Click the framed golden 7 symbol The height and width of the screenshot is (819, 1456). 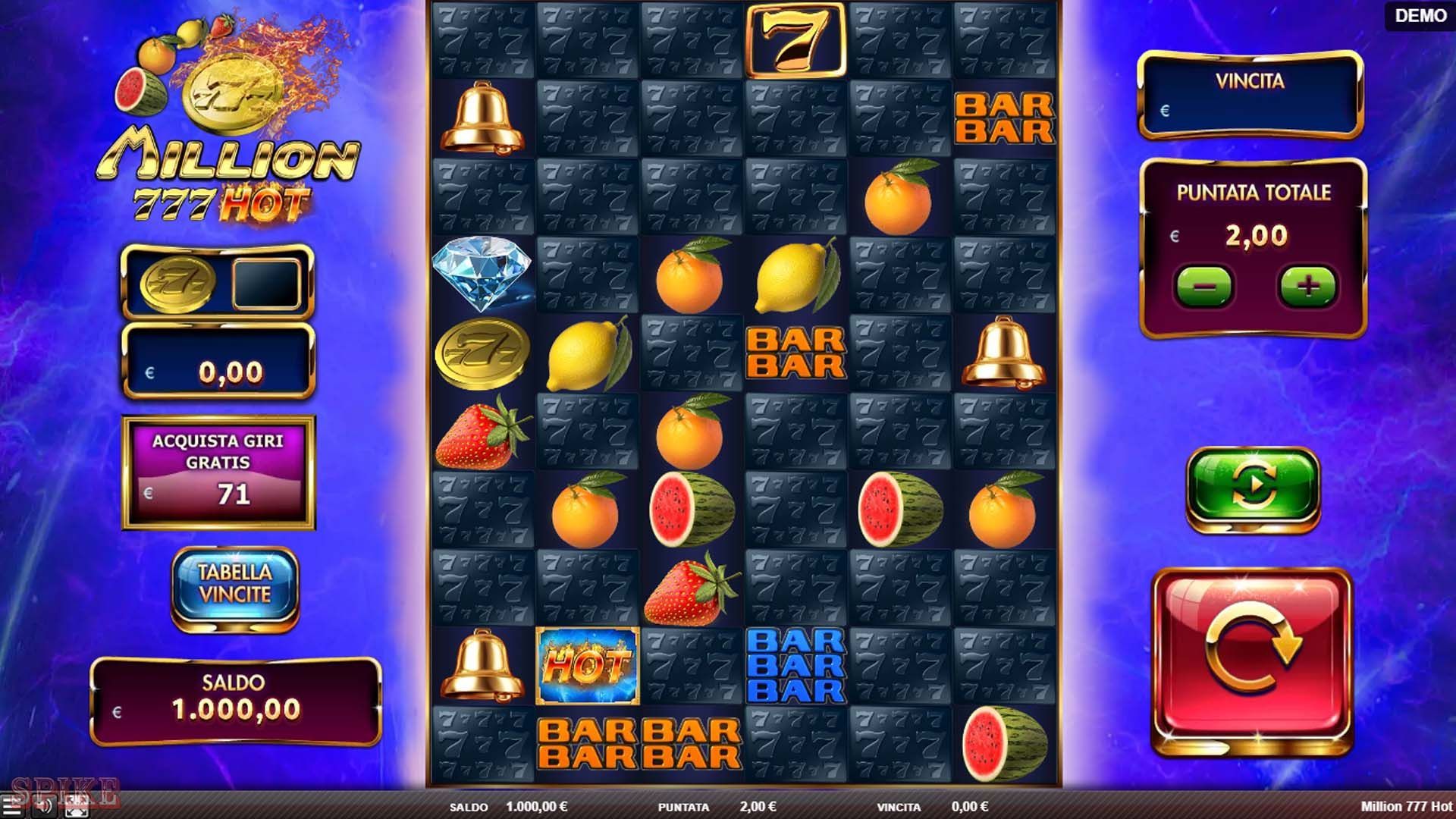[795, 39]
